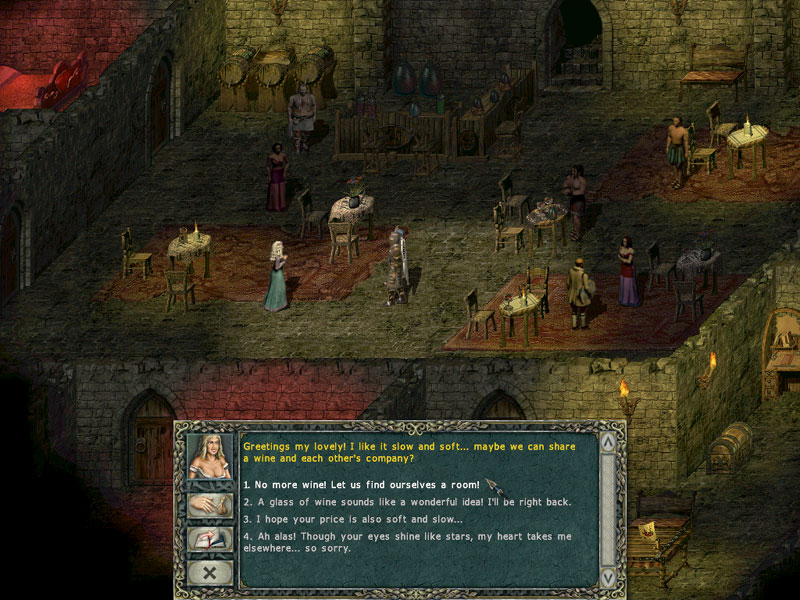Open the journal book button
Viewport: 800px width, 600px height.
210,539
